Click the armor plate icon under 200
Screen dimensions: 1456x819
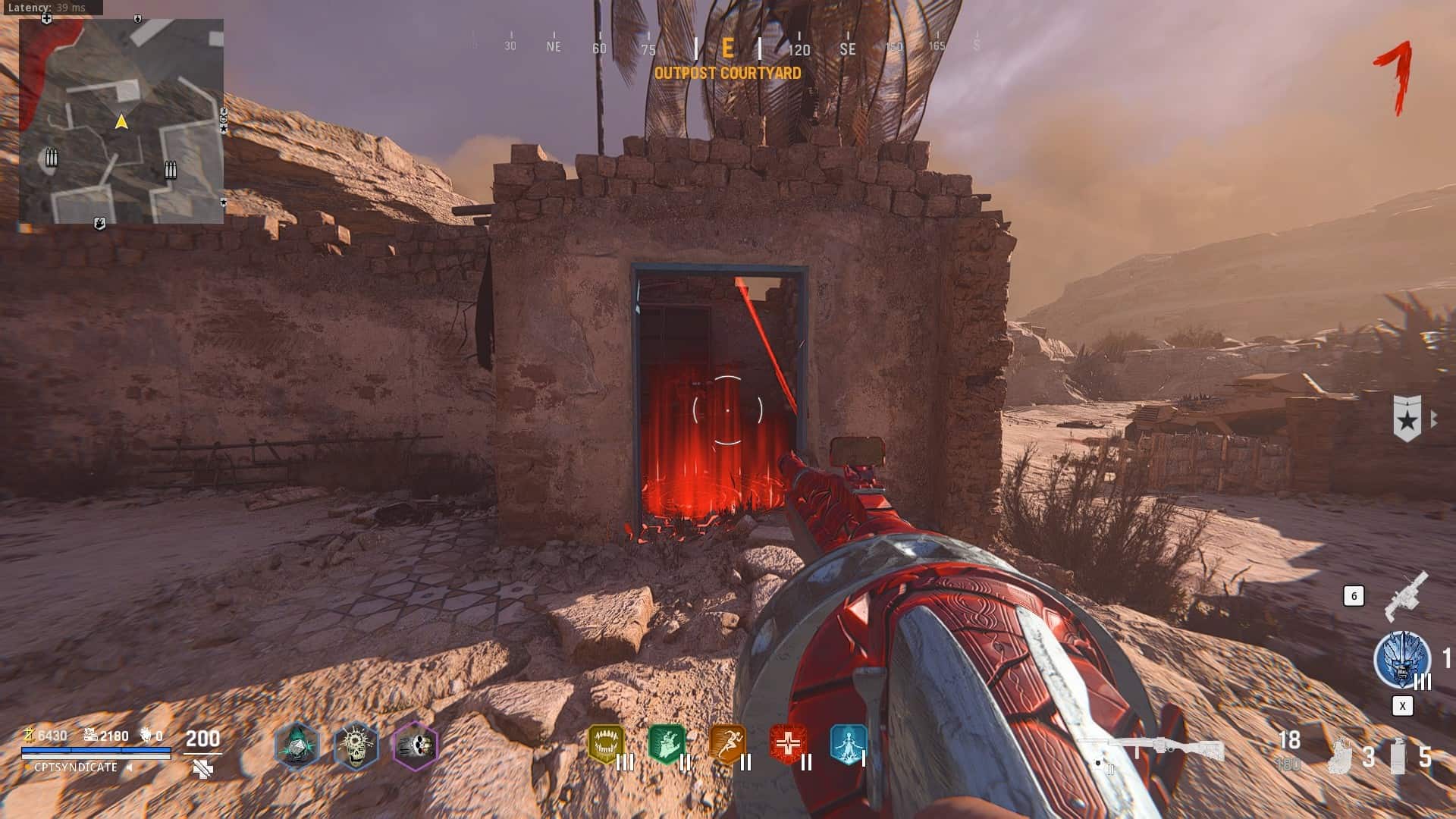(x=202, y=770)
